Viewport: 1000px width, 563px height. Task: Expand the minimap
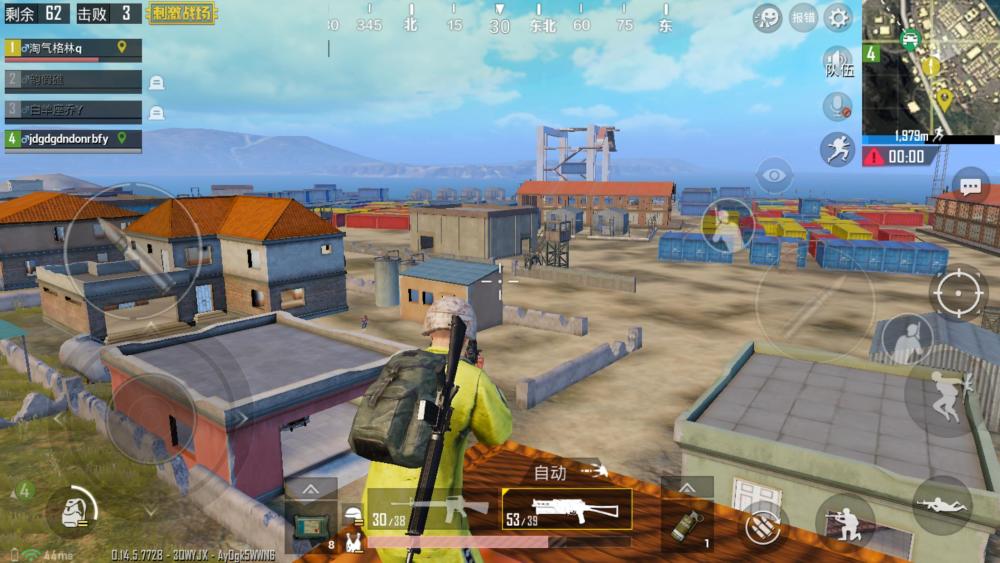(x=930, y=67)
